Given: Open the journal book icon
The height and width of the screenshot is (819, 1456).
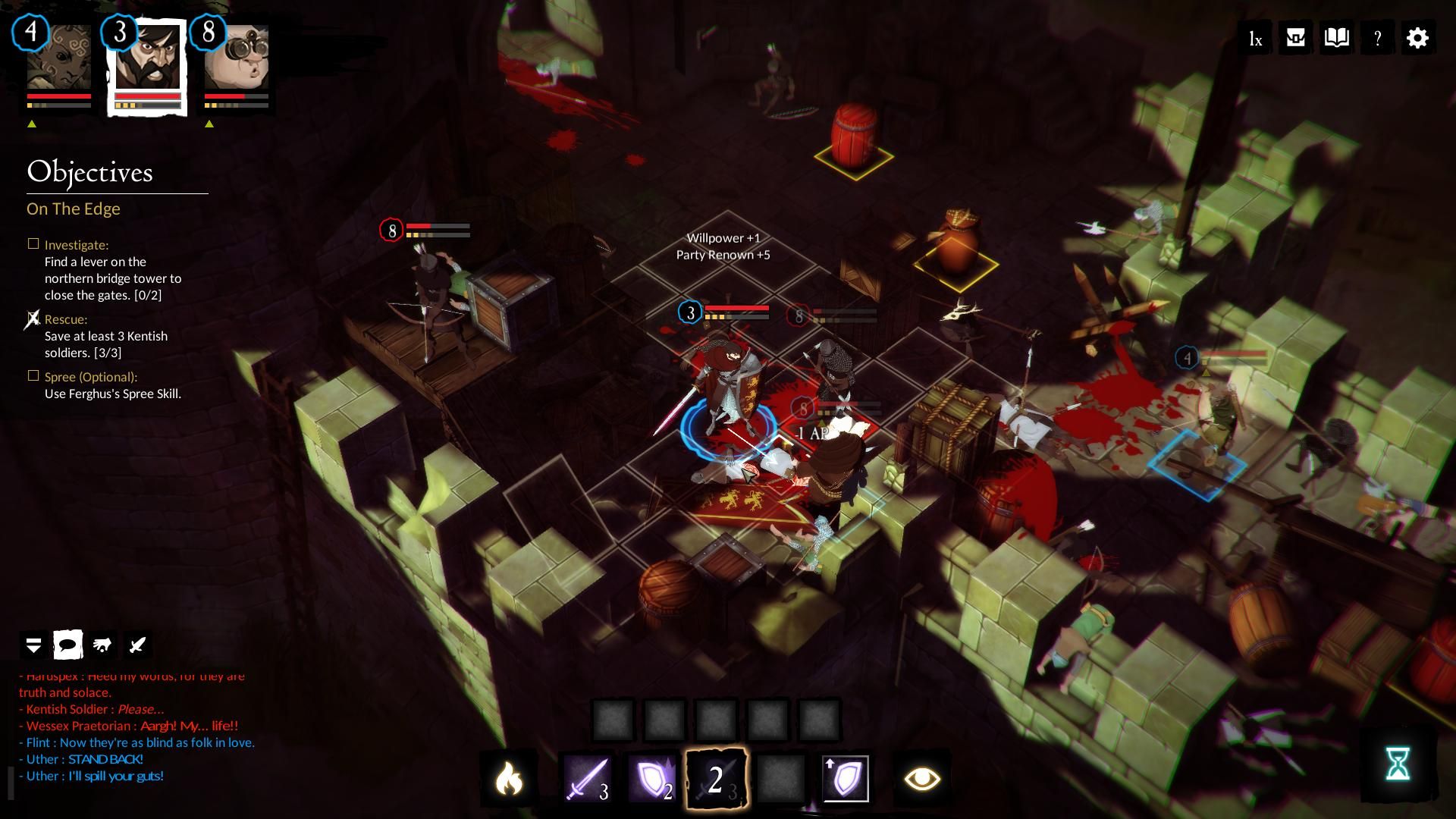Looking at the screenshot, I should click(1336, 38).
